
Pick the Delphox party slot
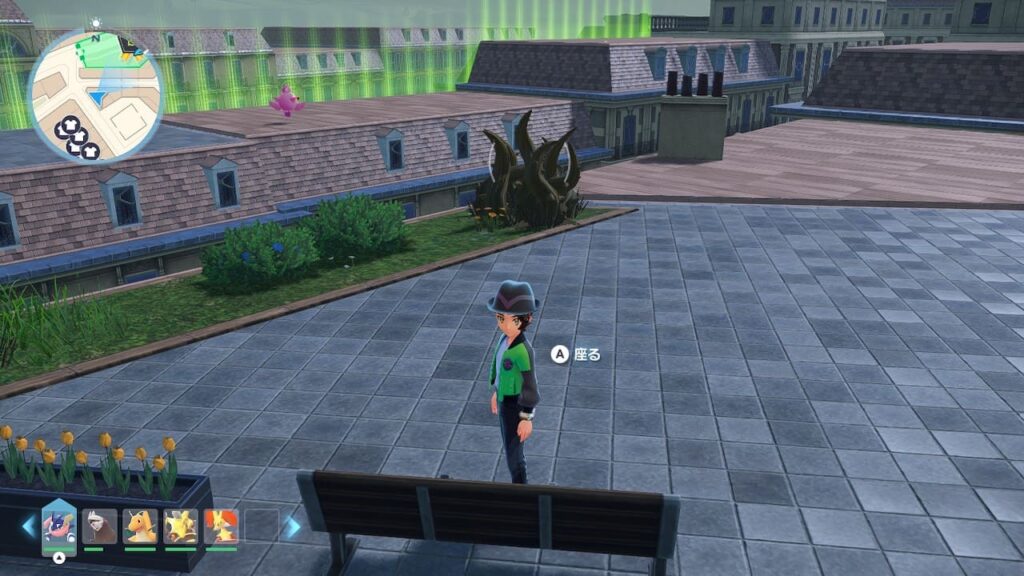pos(221,526)
